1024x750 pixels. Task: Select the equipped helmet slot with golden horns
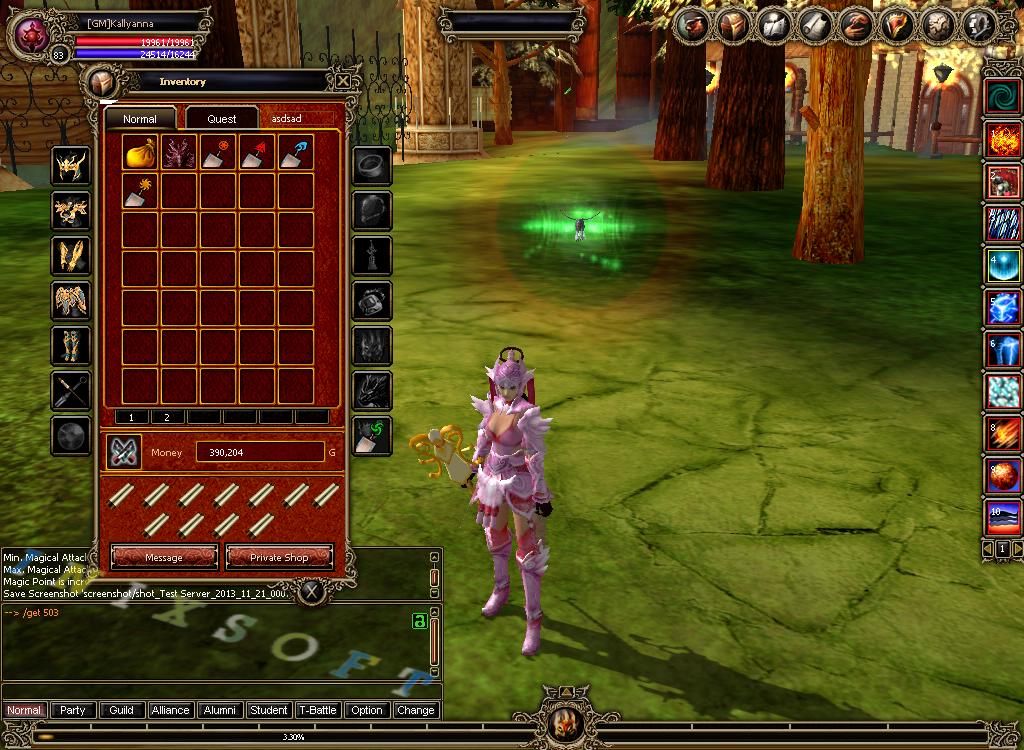(x=71, y=165)
